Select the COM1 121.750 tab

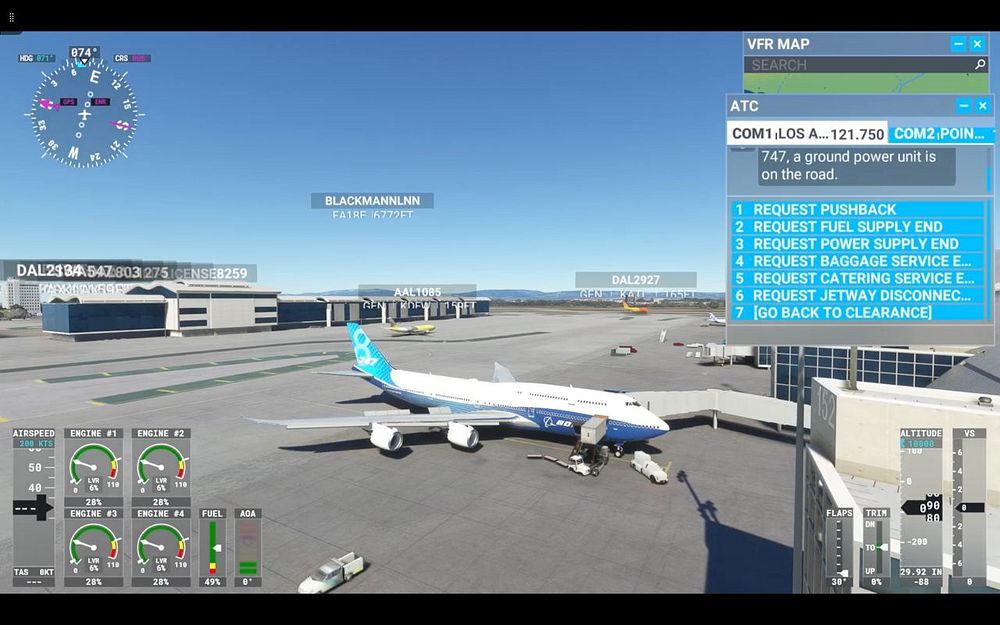point(807,134)
